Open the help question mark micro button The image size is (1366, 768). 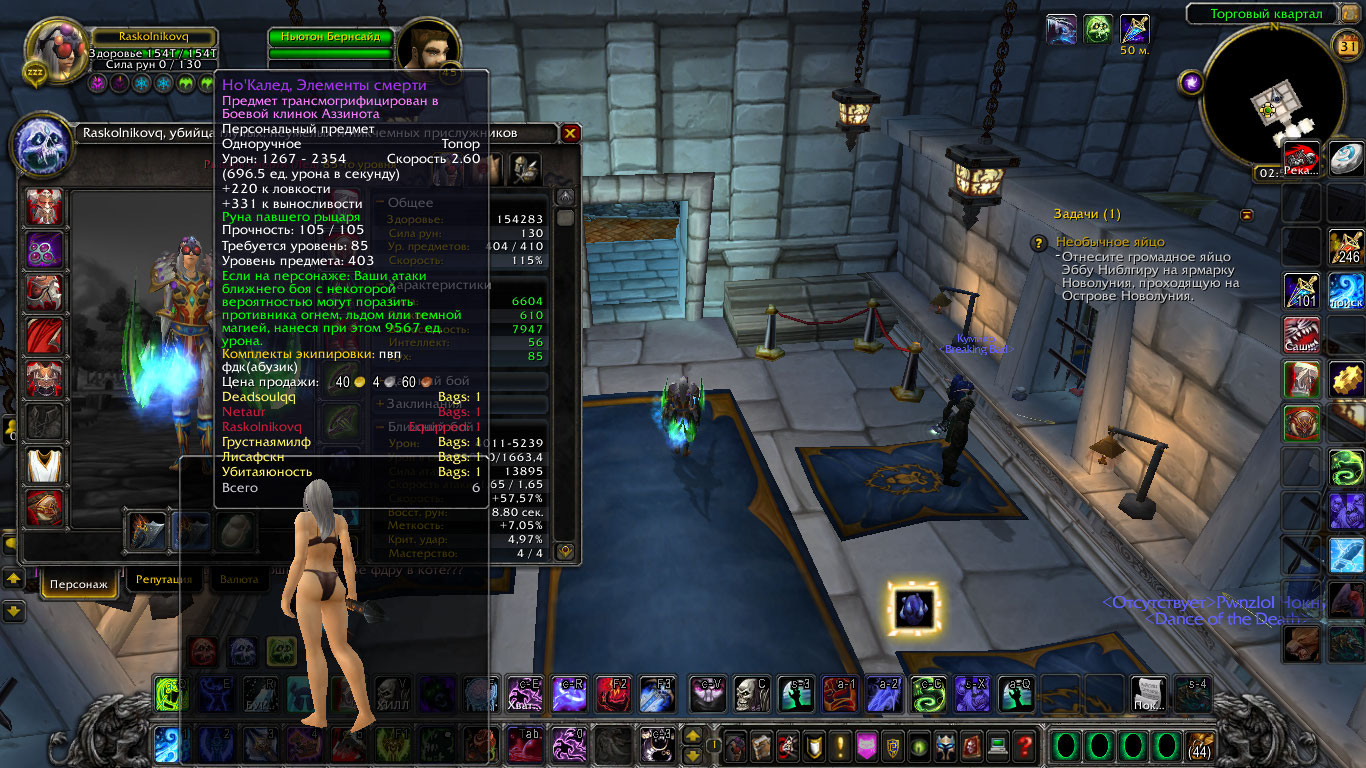(x=1023, y=746)
